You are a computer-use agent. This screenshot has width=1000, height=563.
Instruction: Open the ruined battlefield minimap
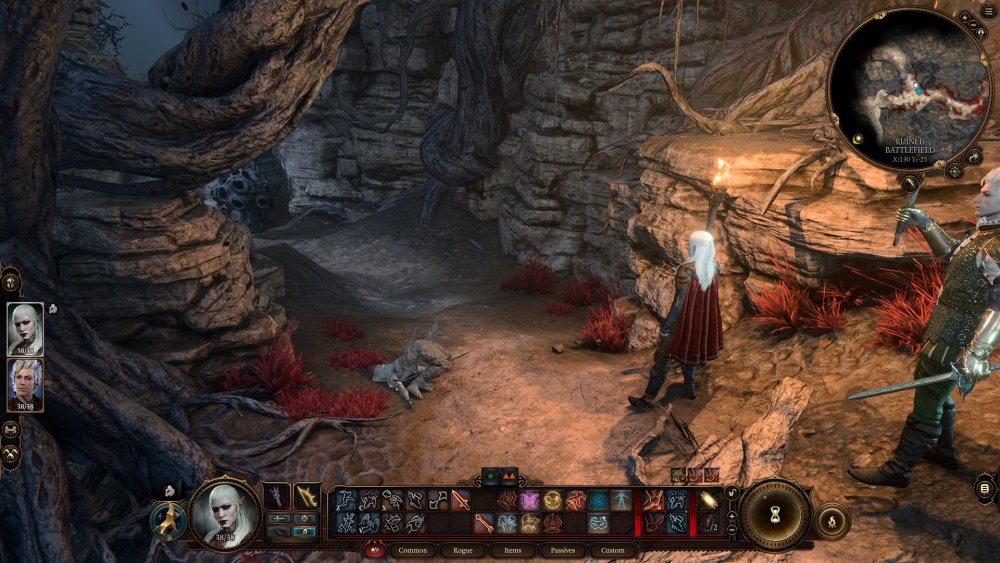pos(910,90)
